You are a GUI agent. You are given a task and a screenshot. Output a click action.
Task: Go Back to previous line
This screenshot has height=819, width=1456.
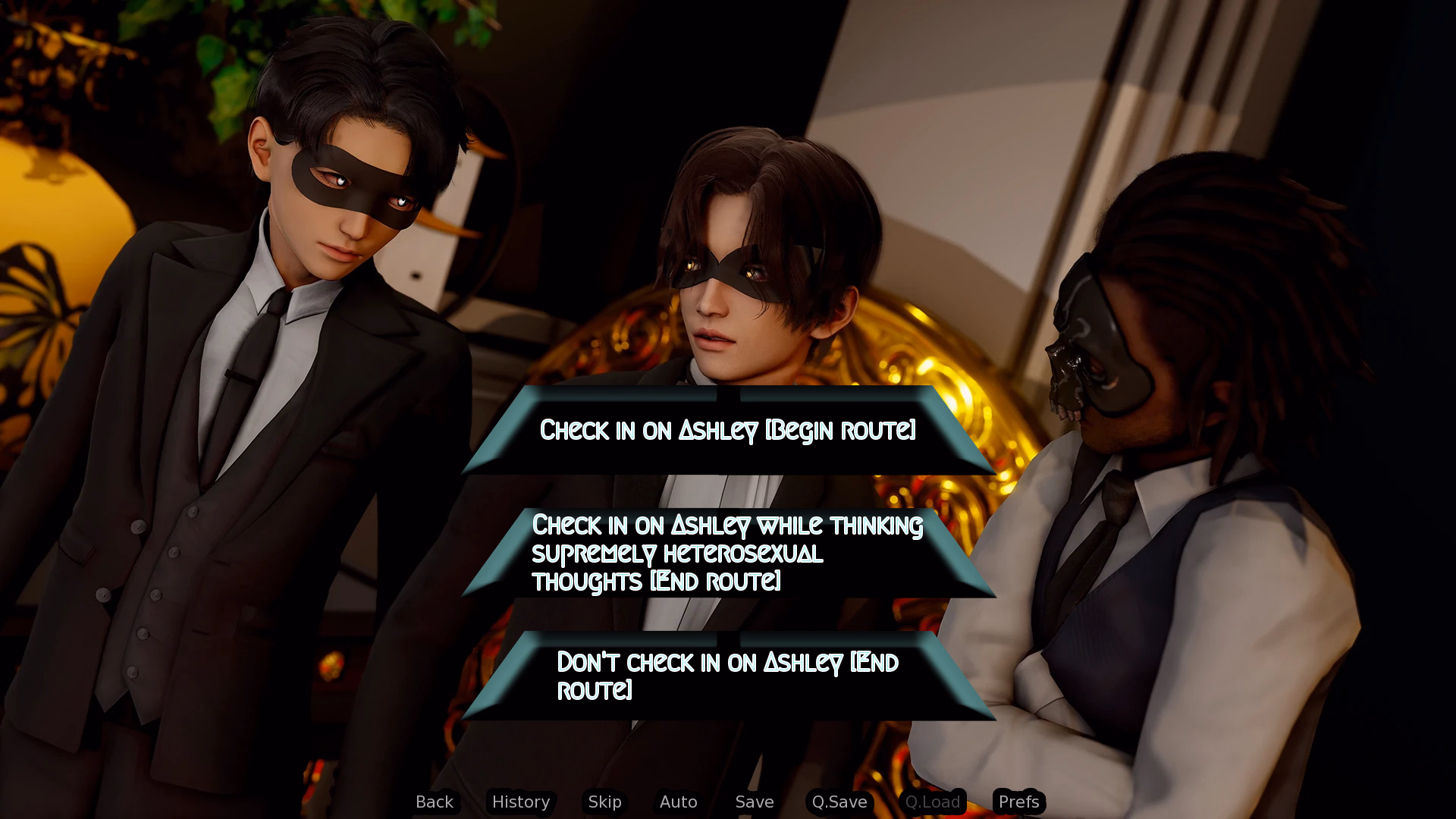pos(435,802)
